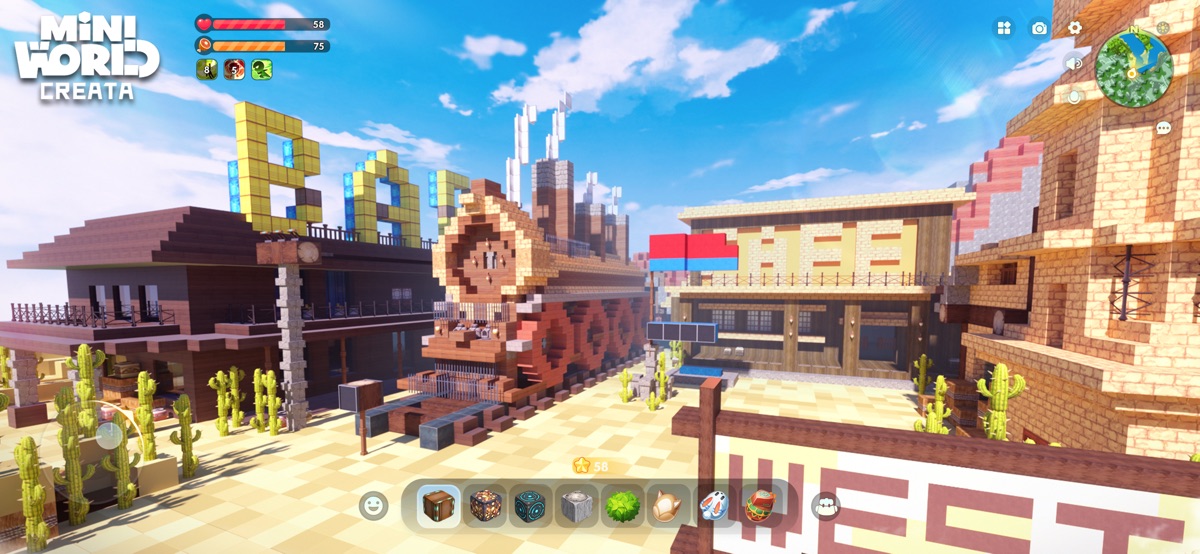Open the grid-of-squares menu icon
Image resolution: width=1200 pixels, height=554 pixels.
pyautogui.click(x=1003, y=28)
